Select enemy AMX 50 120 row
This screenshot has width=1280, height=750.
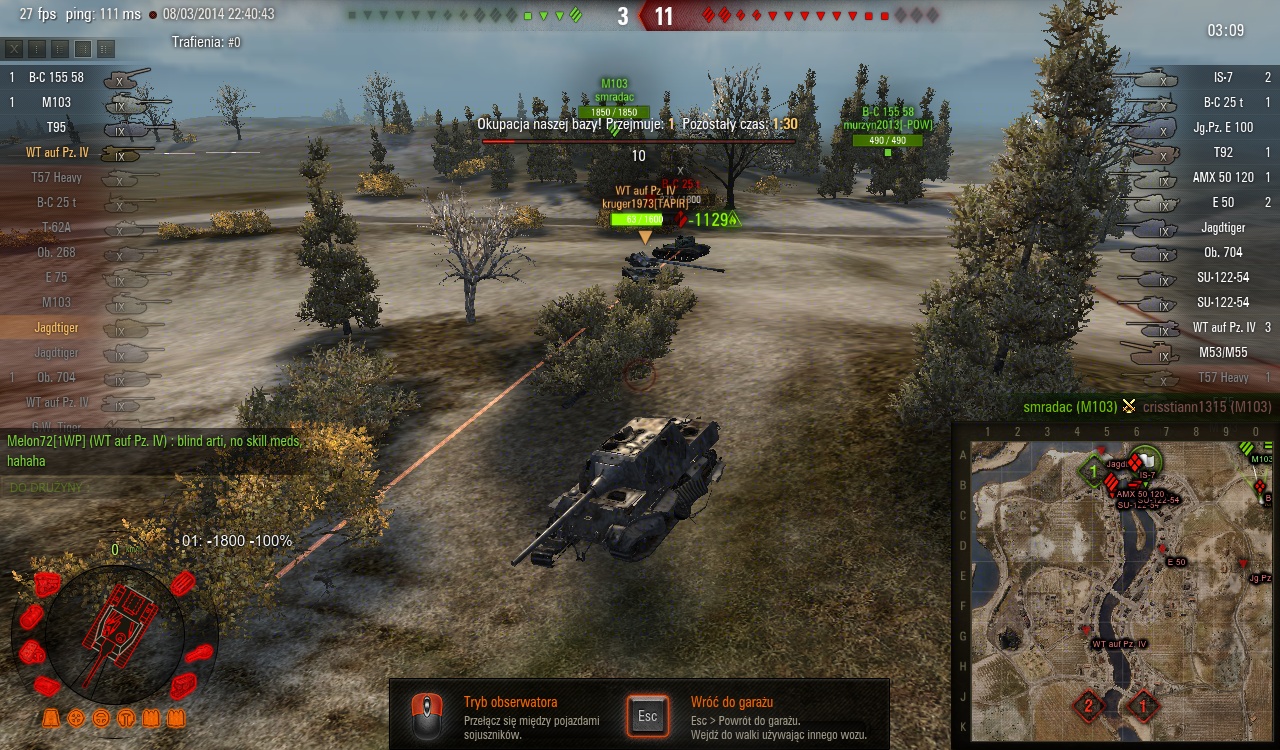[1222, 177]
